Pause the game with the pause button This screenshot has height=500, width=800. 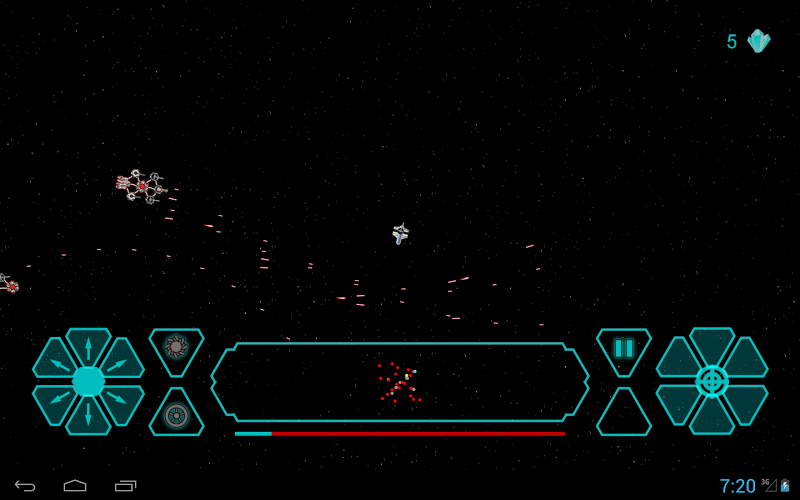(624, 348)
